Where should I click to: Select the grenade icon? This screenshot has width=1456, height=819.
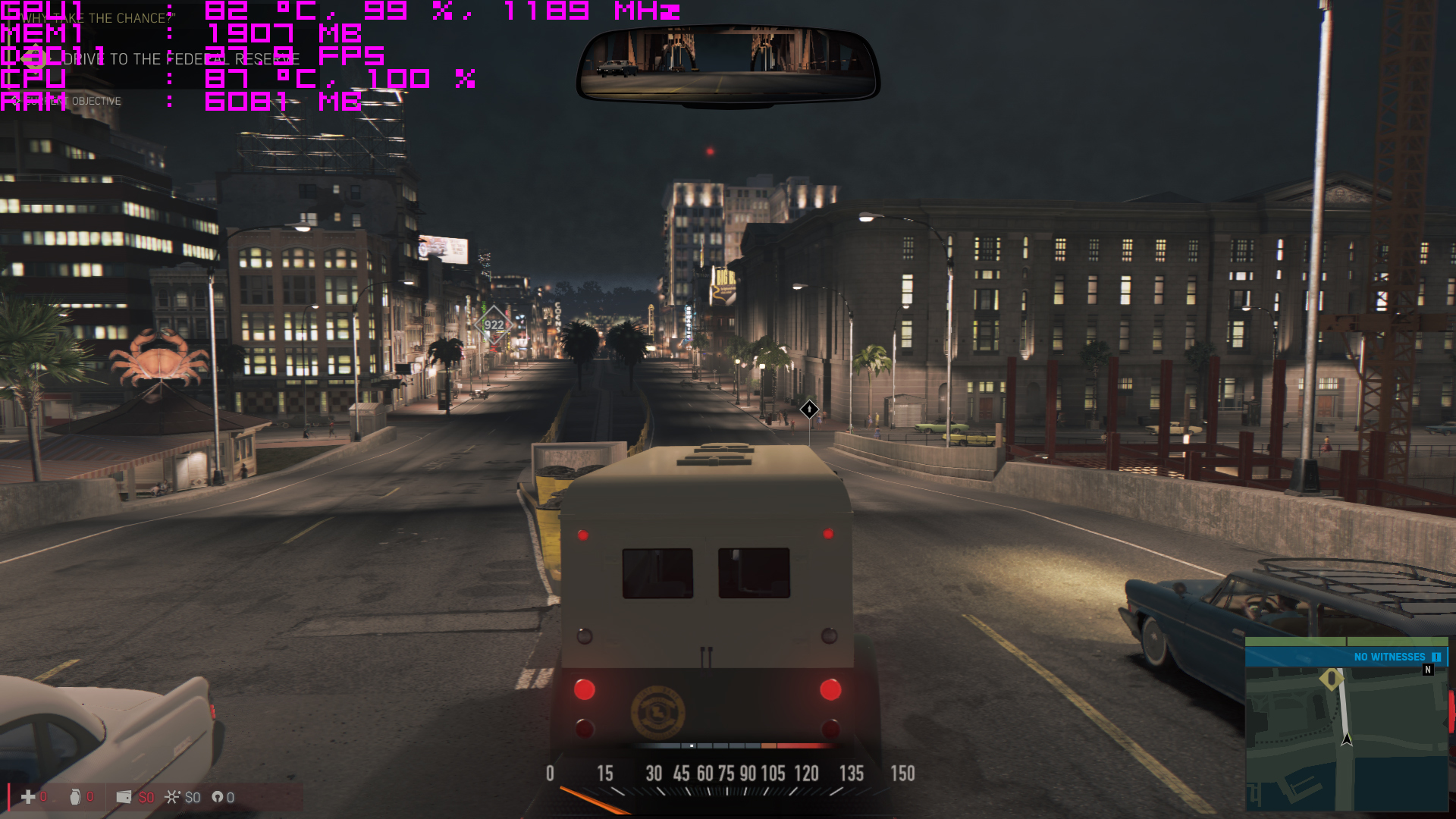[75, 797]
